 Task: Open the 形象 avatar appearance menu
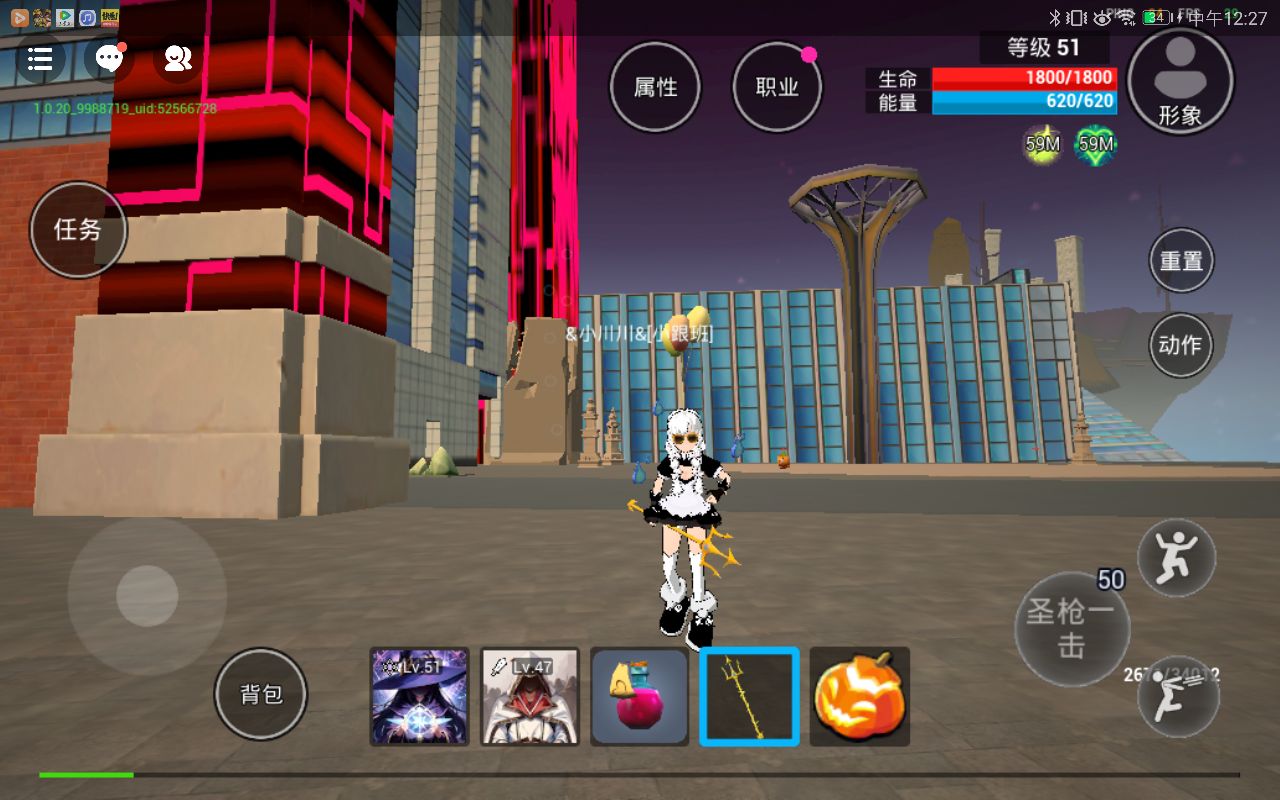coord(1180,81)
